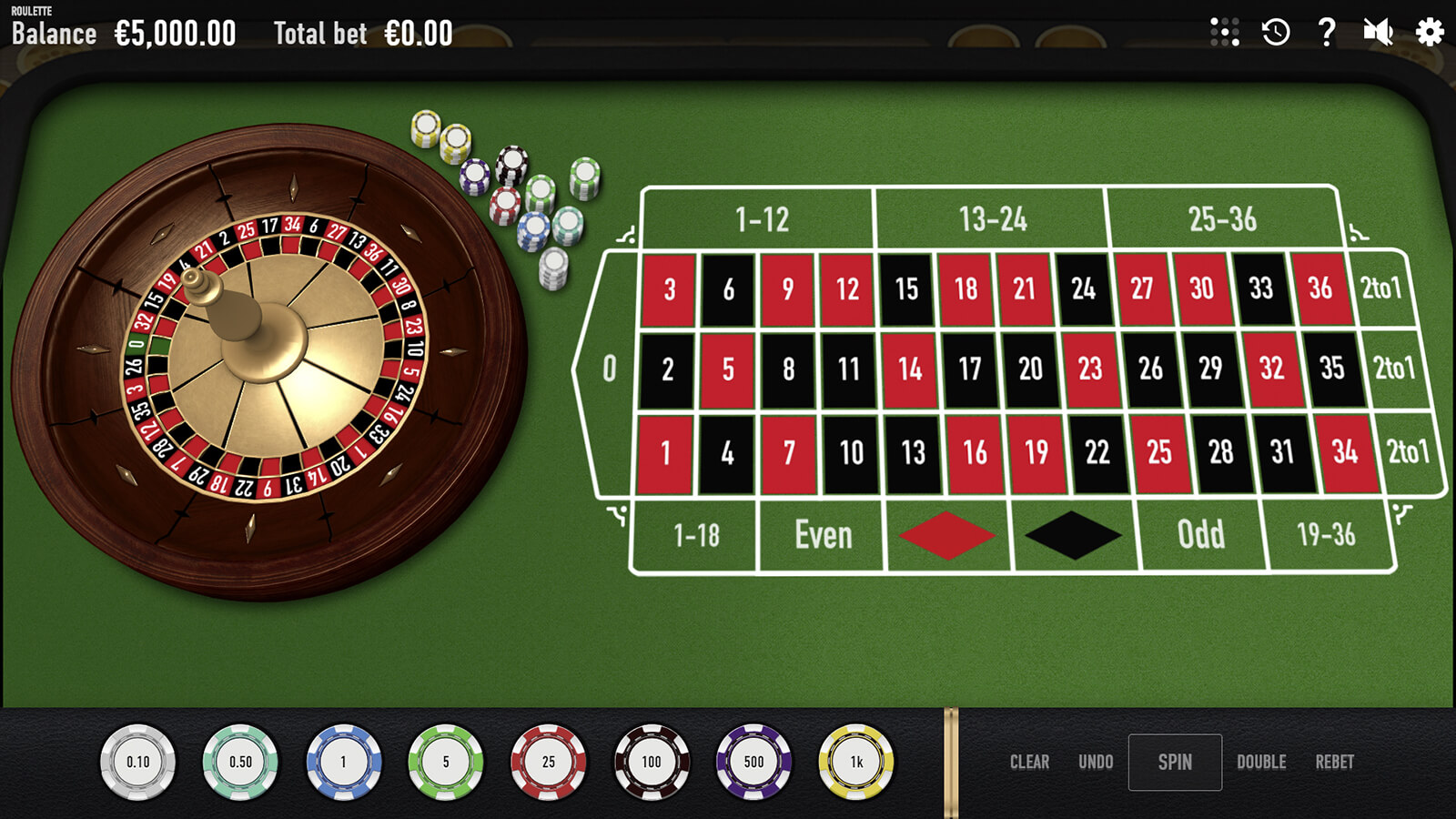Show the game history clock
The width and height of the screenshot is (1456, 819).
[1276, 33]
